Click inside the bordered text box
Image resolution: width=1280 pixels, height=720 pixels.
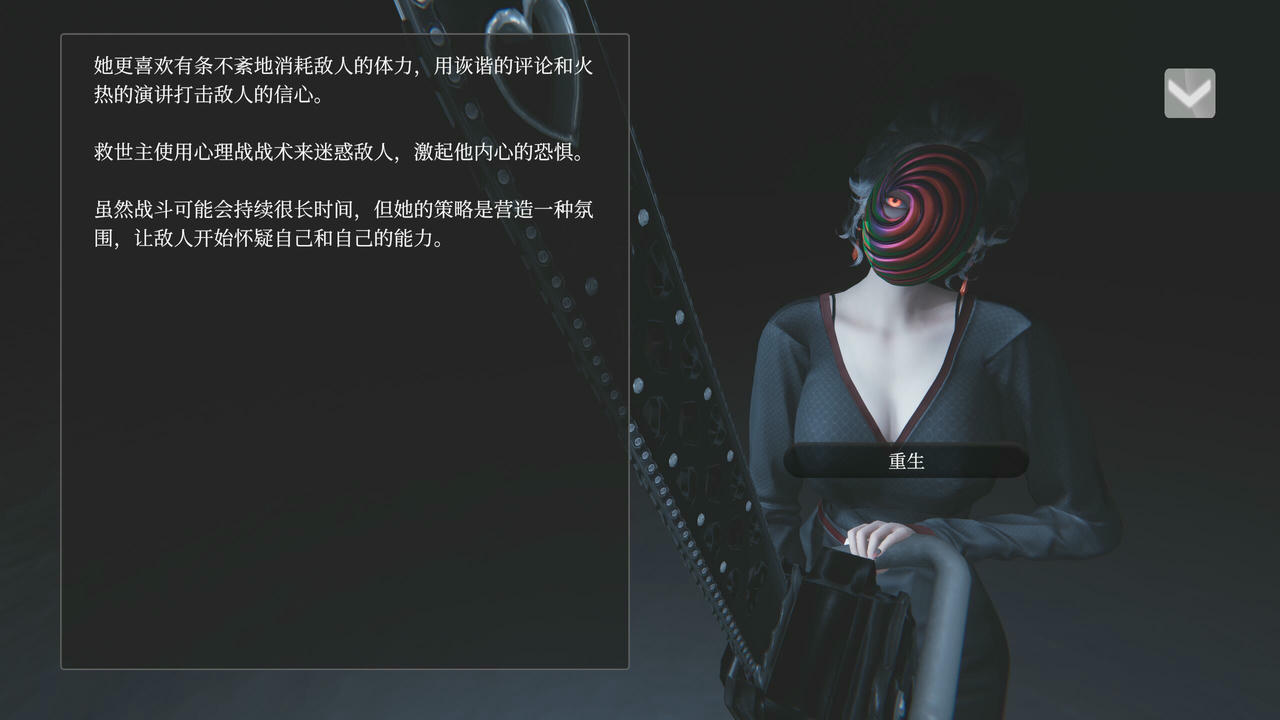(344, 350)
